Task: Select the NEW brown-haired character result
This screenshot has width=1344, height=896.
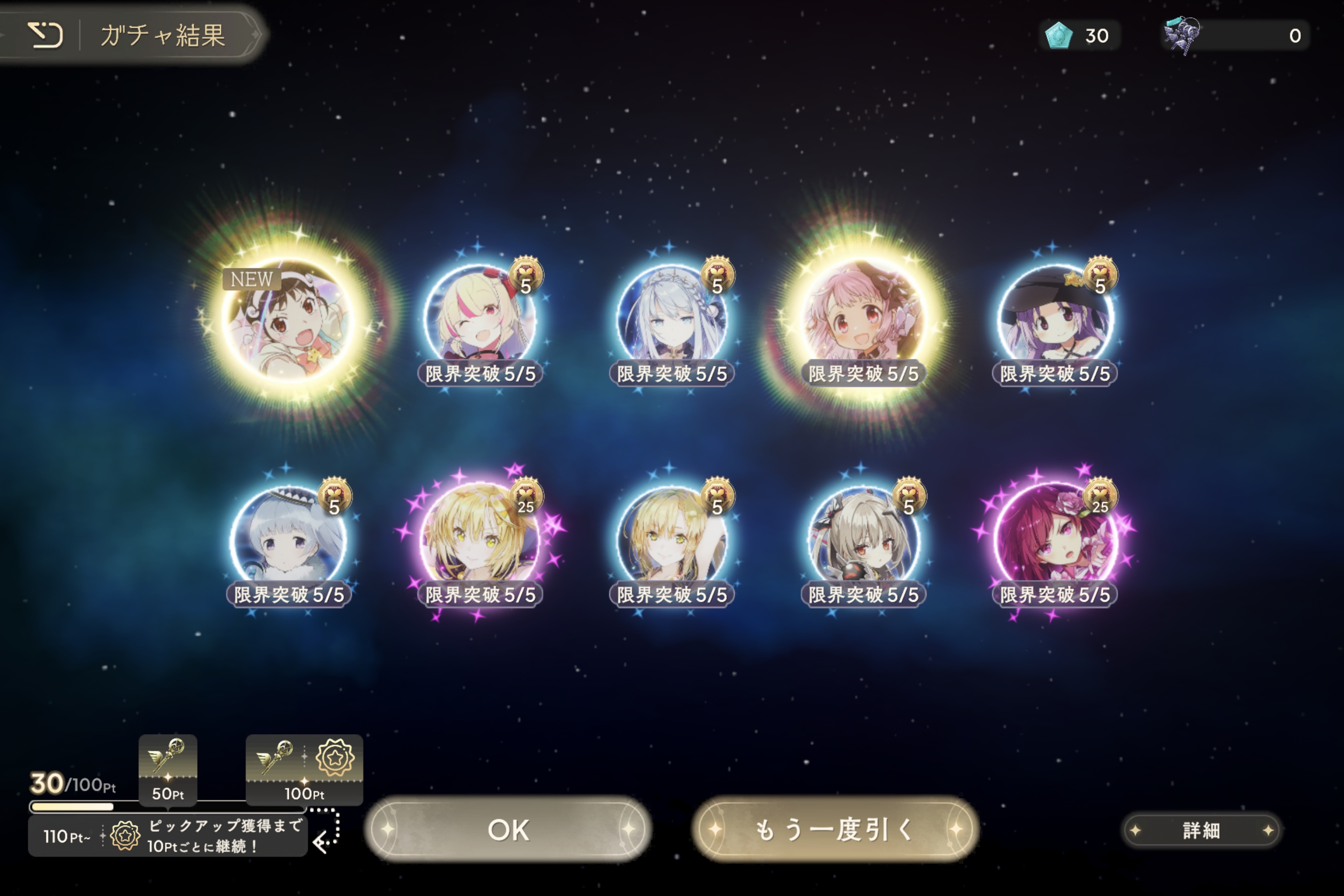Action: (288, 320)
